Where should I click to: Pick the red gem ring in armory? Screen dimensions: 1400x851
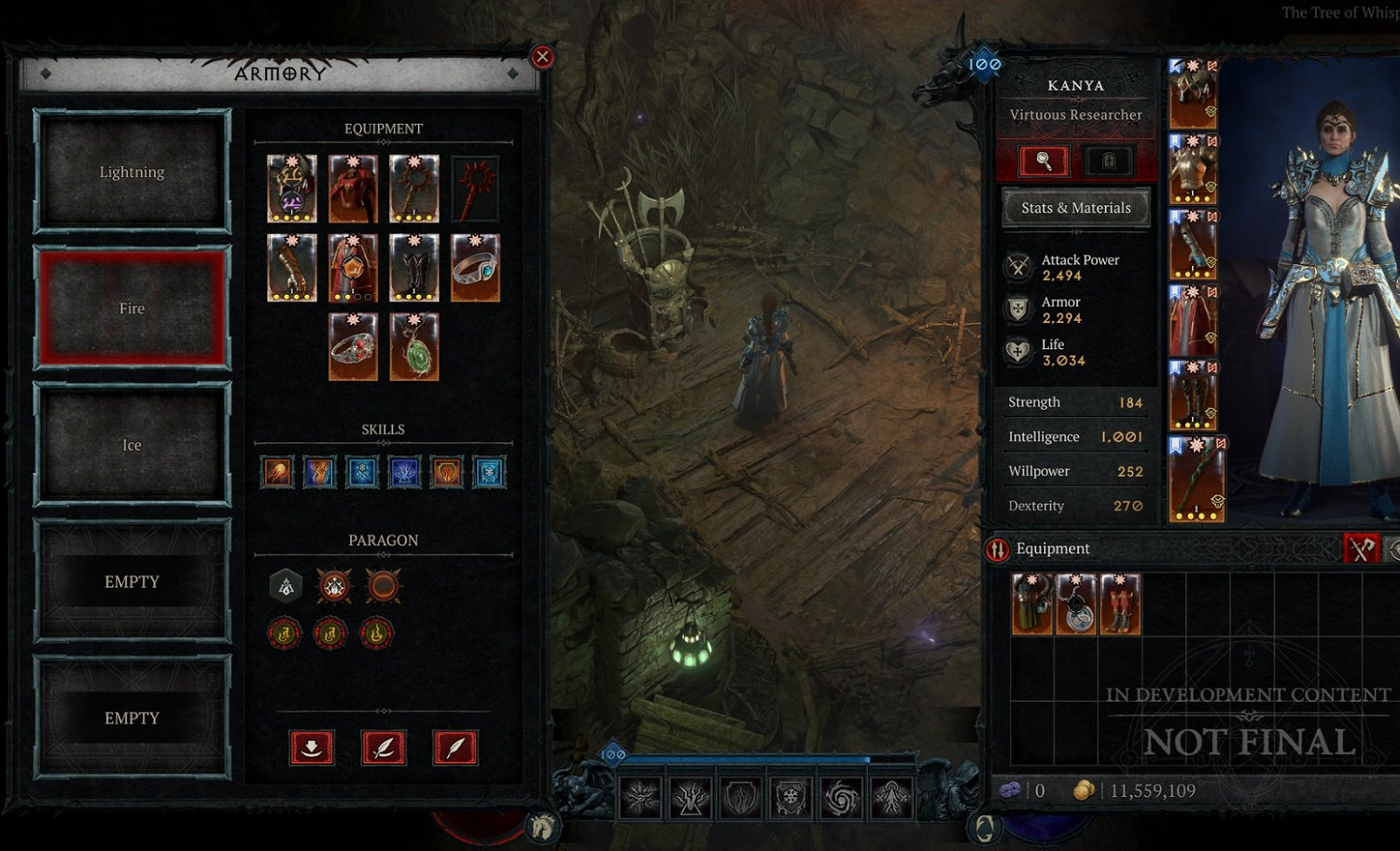[353, 347]
